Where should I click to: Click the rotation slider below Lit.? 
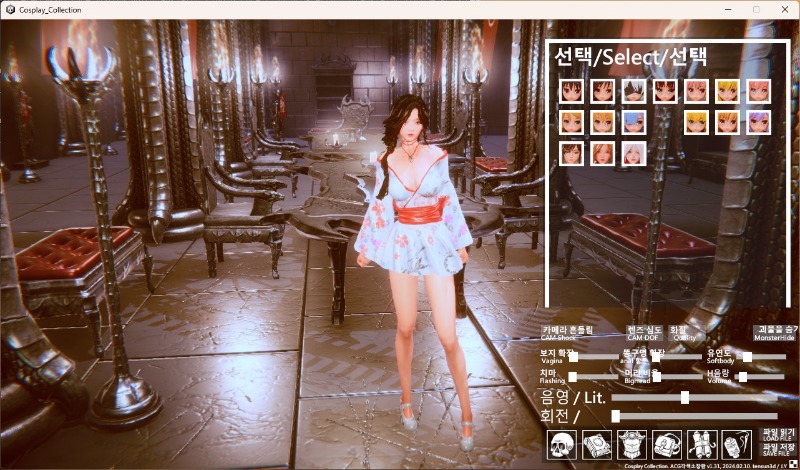[697, 415]
